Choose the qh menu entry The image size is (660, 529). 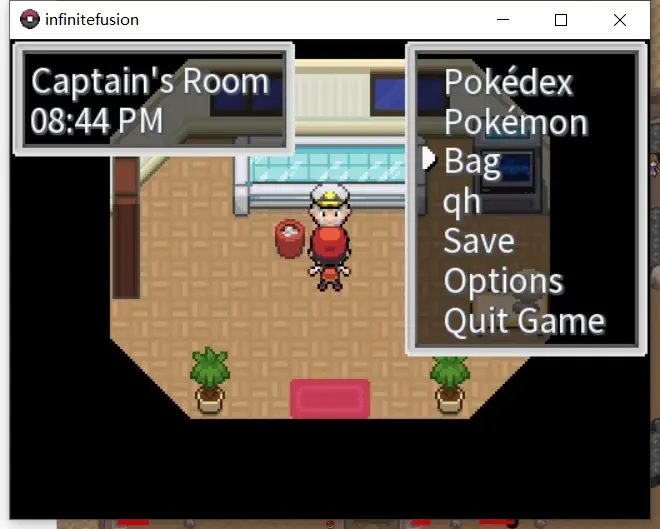click(x=462, y=202)
